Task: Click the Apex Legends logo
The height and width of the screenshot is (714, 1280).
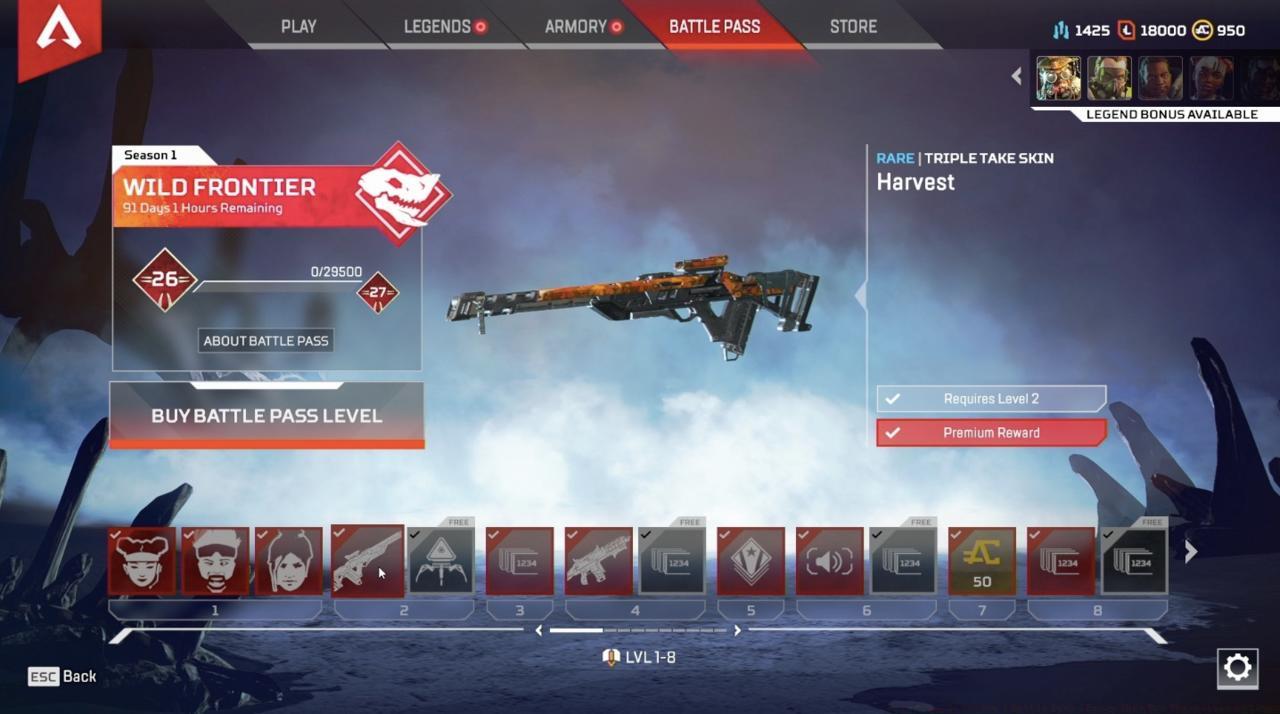Action: click(x=58, y=33)
